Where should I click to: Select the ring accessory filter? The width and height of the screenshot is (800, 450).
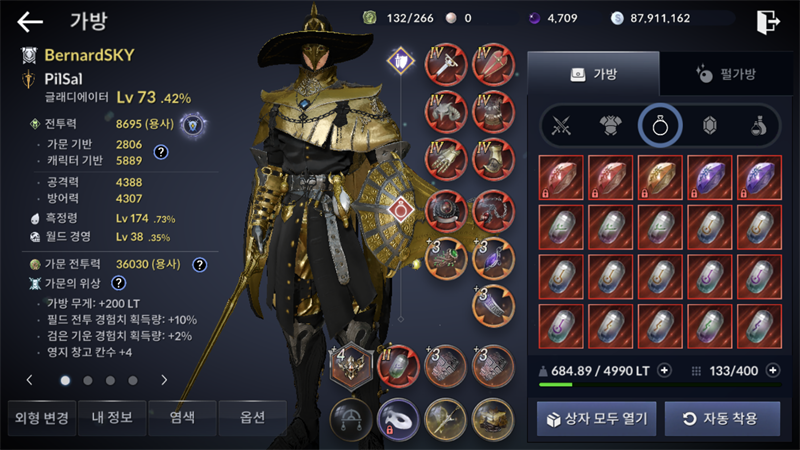(660, 126)
